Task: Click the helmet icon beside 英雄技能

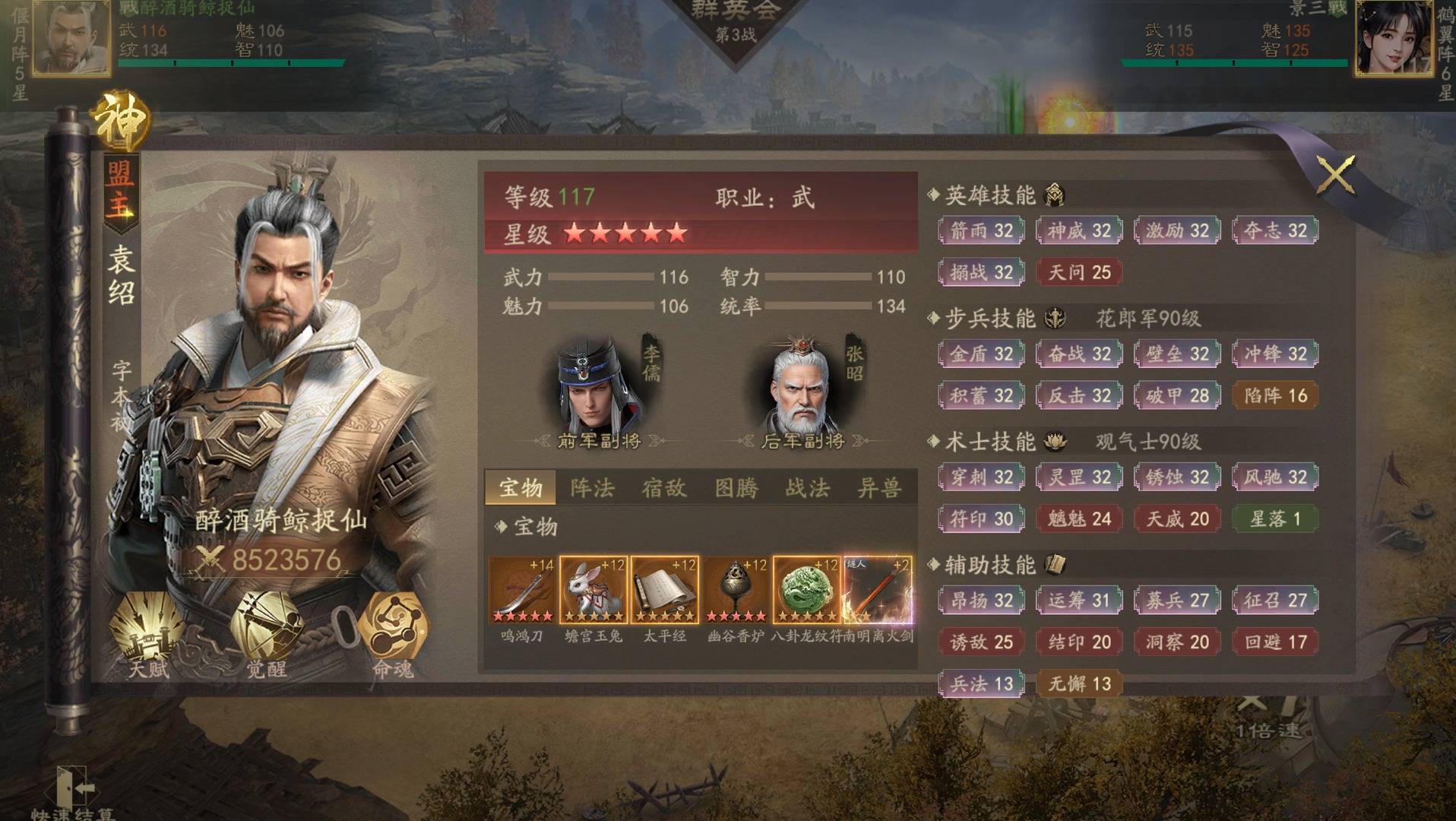Action: (x=1053, y=196)
